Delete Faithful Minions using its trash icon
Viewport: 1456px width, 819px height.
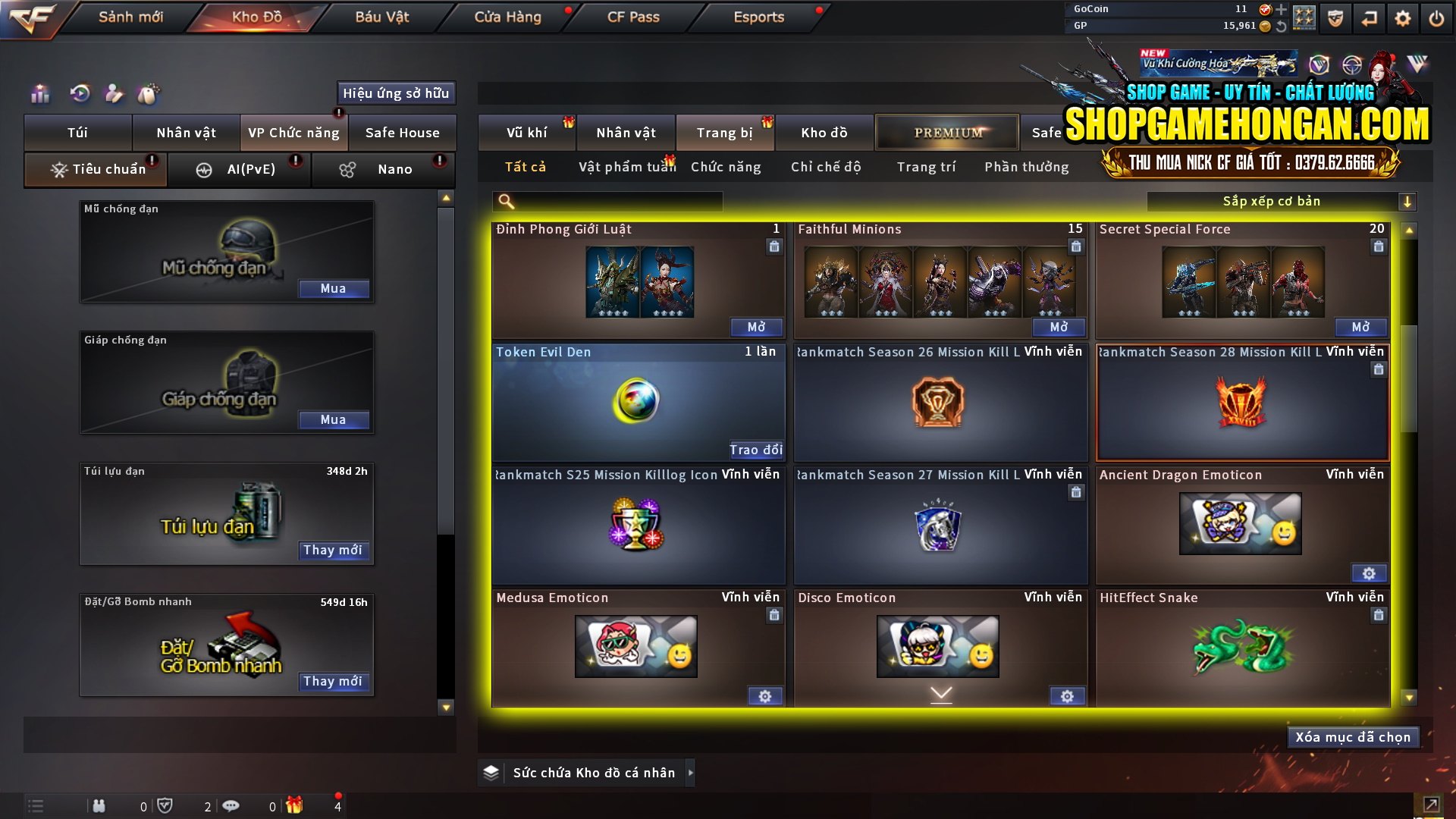click(1075, 246)
